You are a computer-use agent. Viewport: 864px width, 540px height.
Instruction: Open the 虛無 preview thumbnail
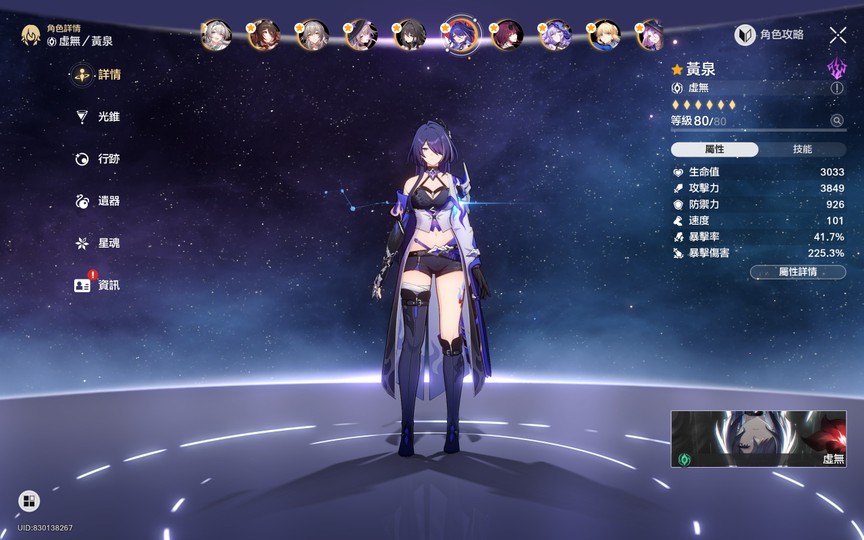click(759, 440)
